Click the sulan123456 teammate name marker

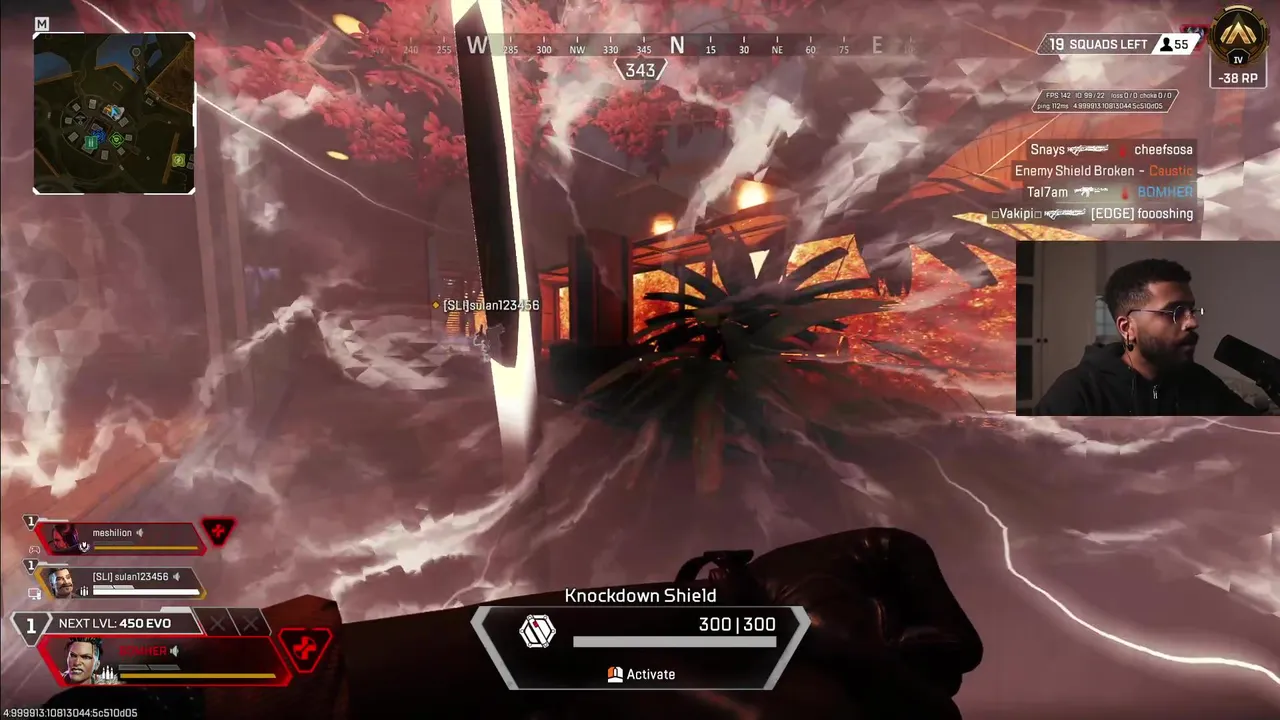coord(490,305)
